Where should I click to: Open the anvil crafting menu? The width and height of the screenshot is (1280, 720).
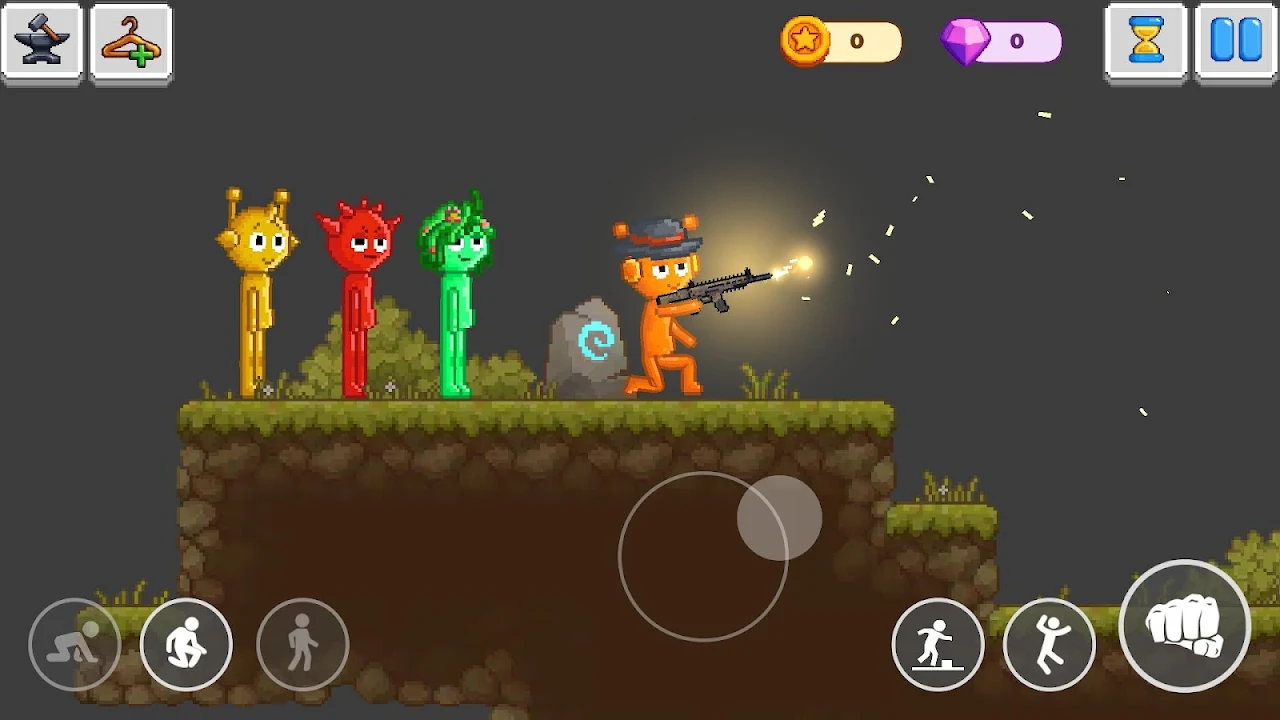pyautogui.click(x=42, y=43)
